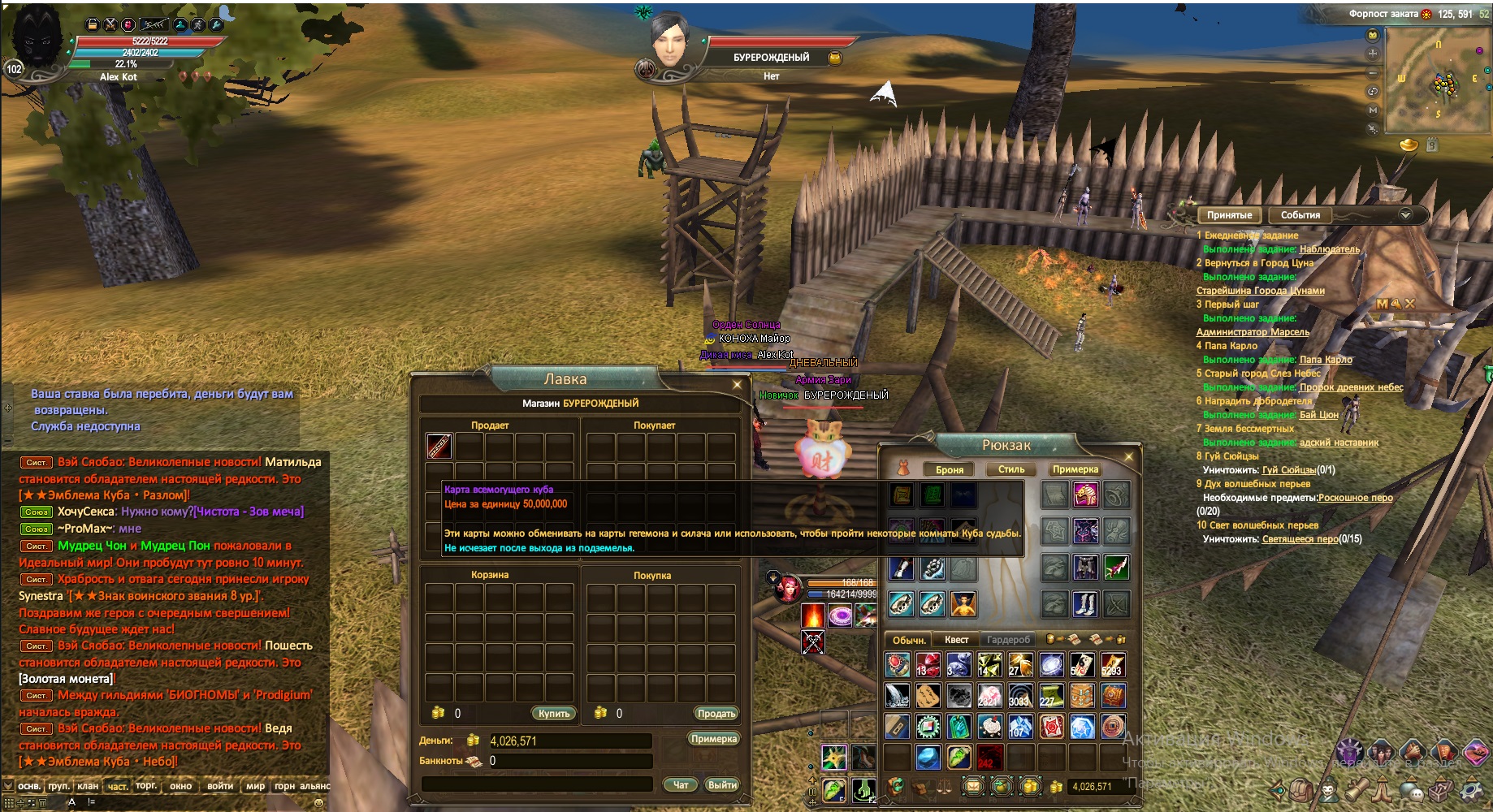Click the Купить button

[554, 713]
